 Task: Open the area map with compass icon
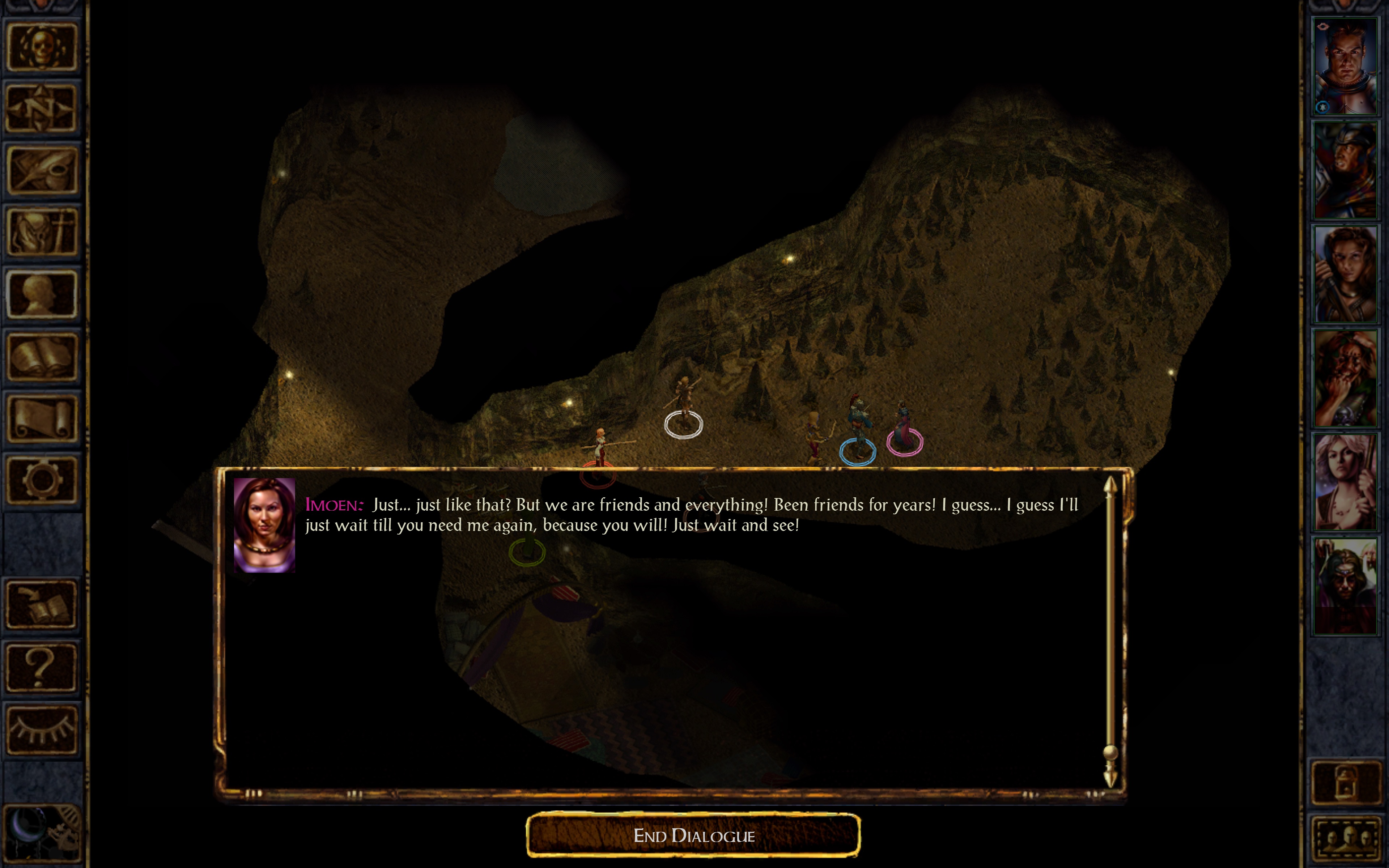click(41, 109)
